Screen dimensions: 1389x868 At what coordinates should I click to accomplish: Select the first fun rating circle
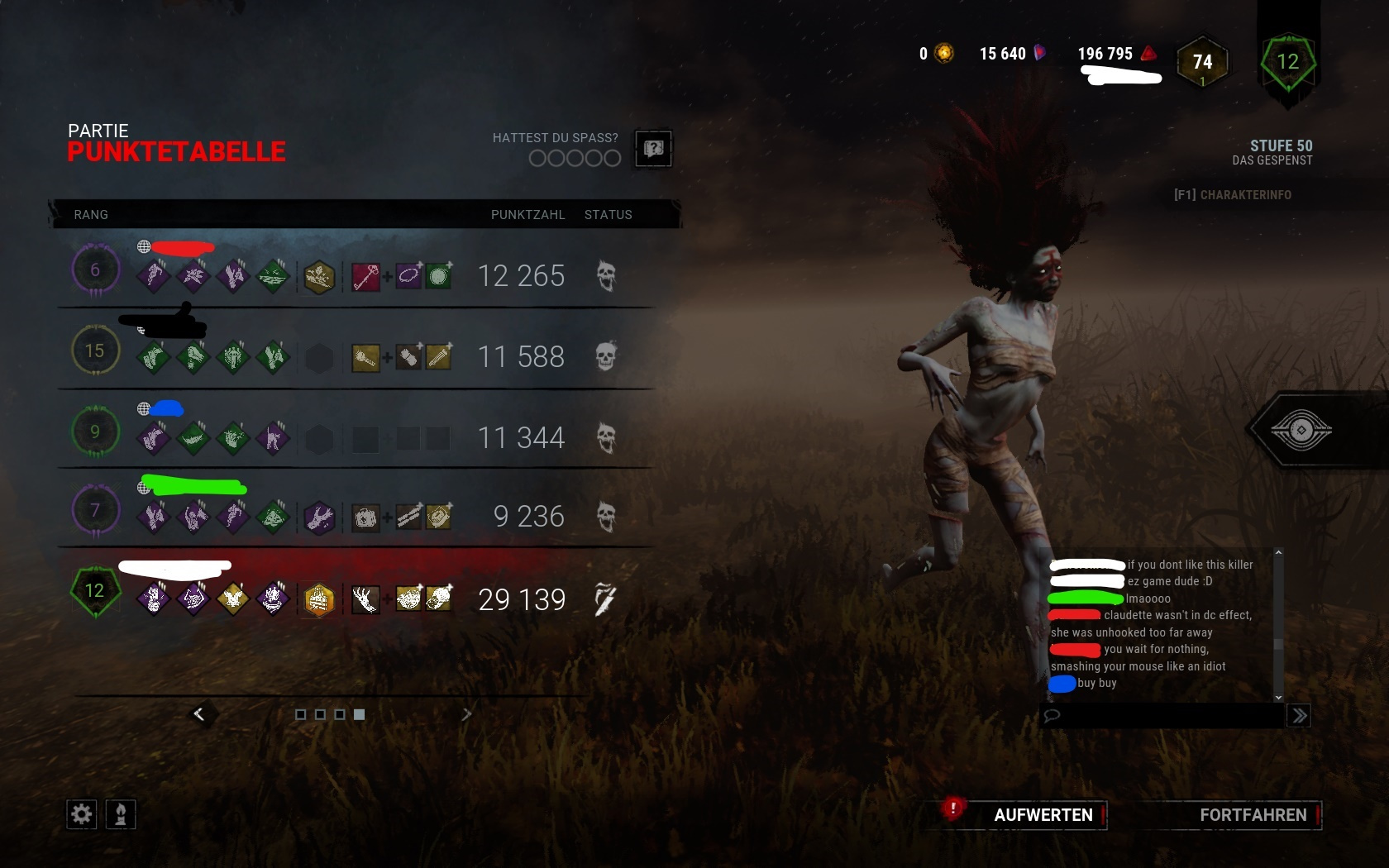pos(537,158)
